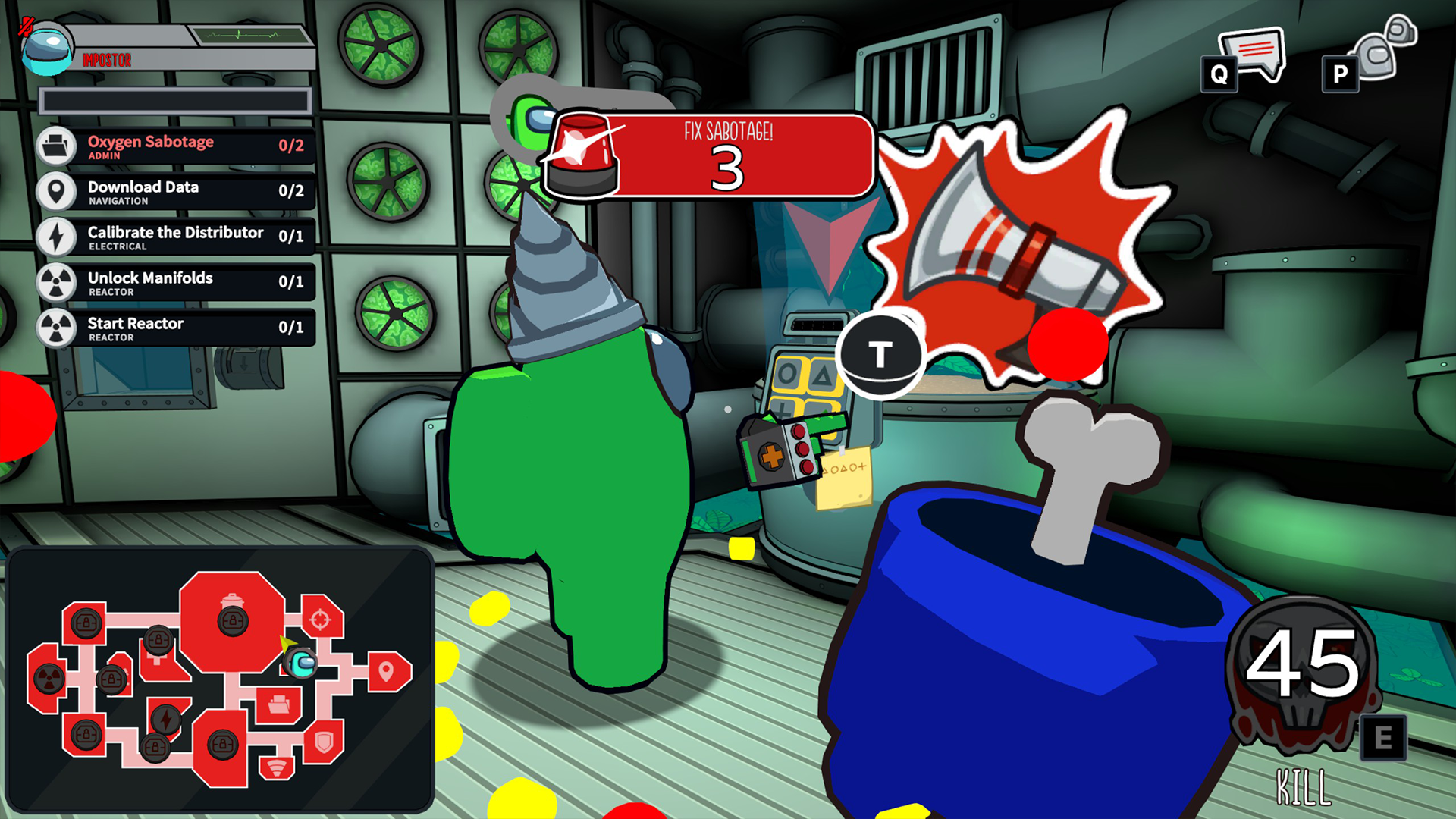Select the Unlock Manifolds reactor task

[x=176, y=283]
